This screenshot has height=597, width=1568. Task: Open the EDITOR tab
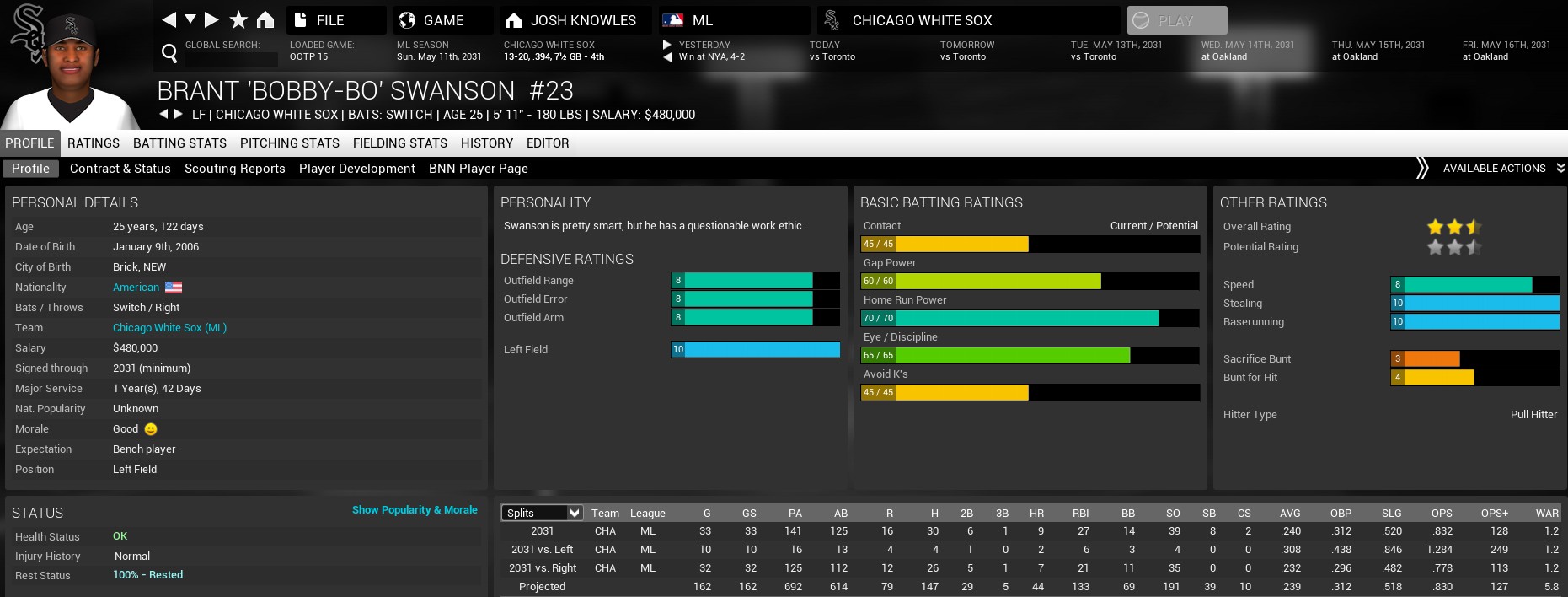click(548, 143)
